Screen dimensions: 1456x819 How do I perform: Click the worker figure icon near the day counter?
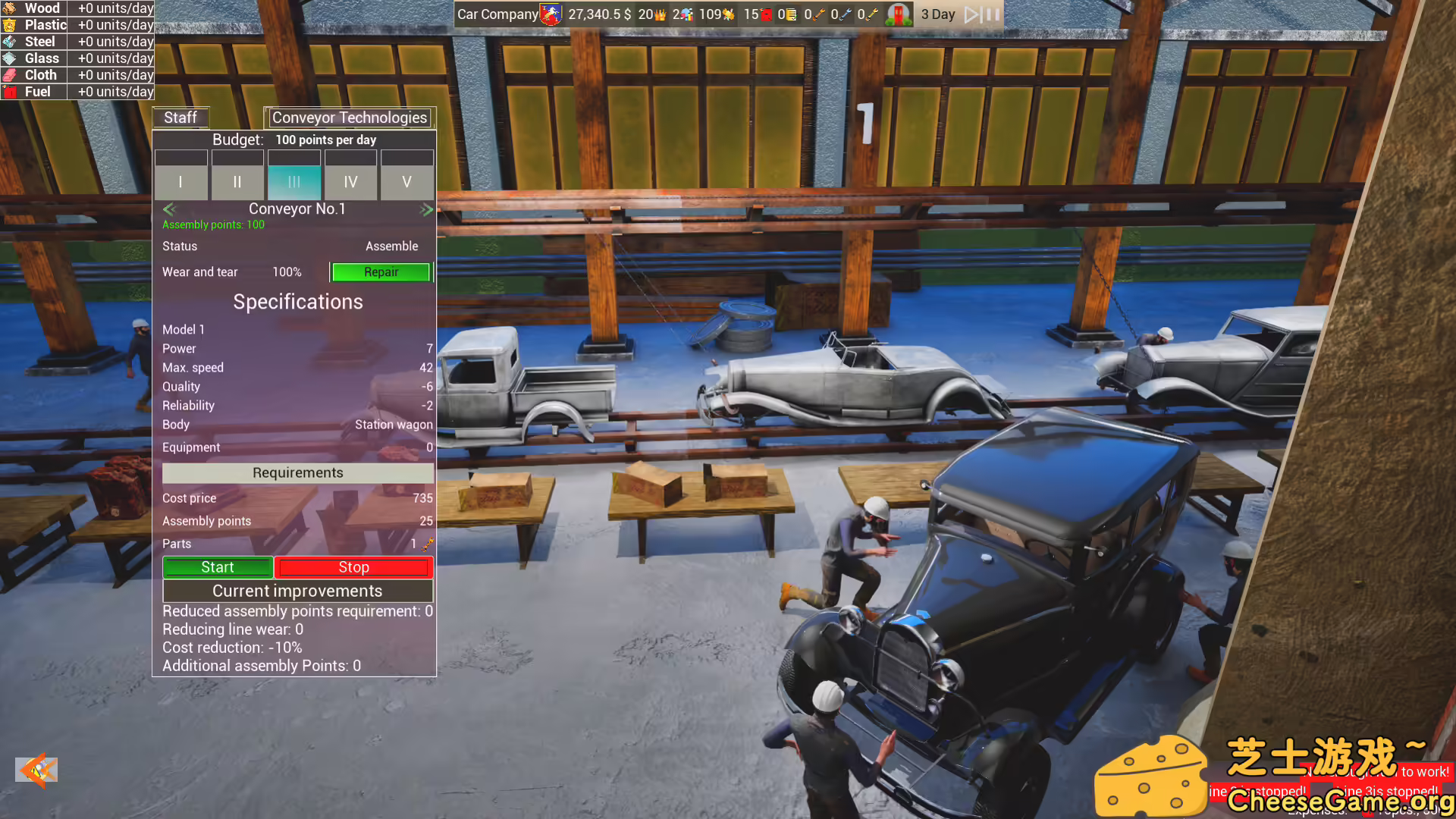click(x=900, y=14)
